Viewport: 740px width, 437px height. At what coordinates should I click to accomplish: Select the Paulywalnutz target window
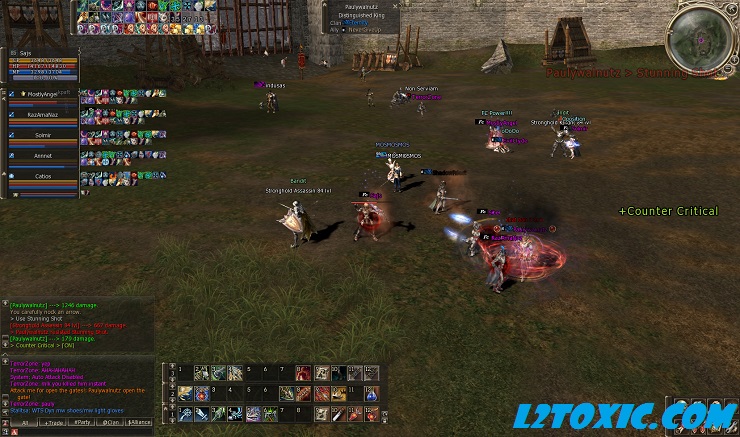coord(362,18)
